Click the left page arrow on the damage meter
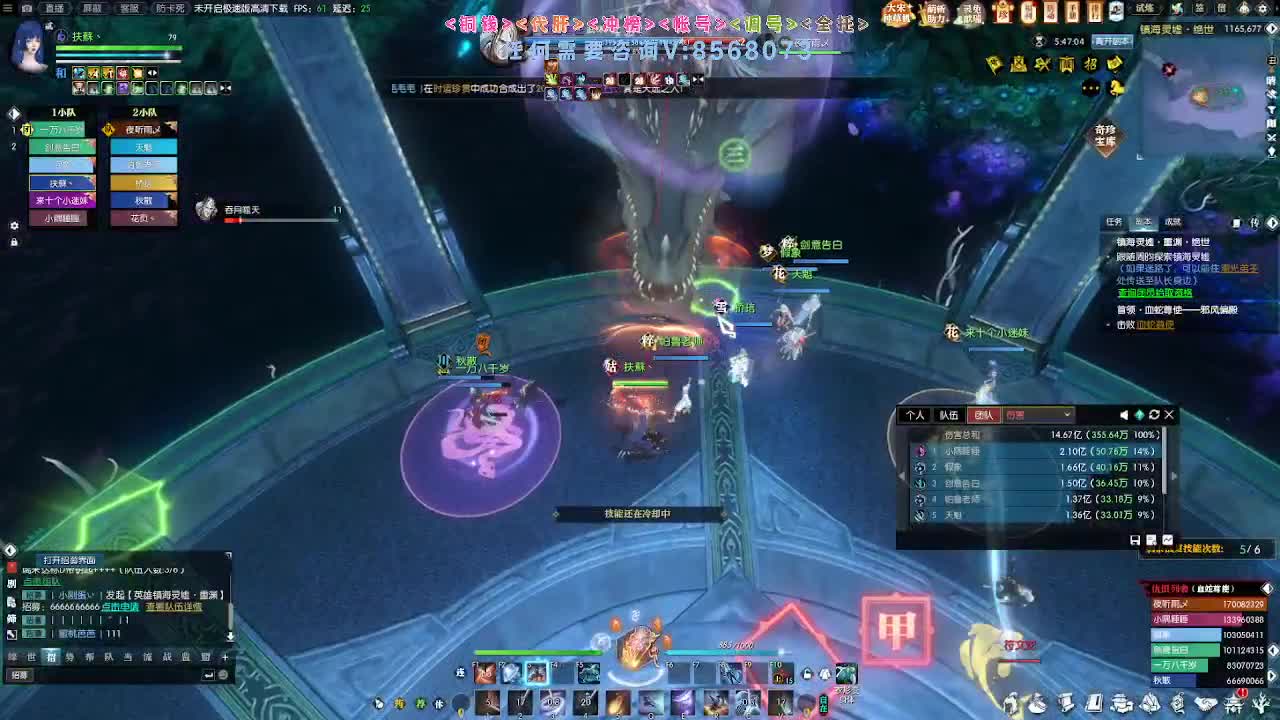Screen dimensions: 1280x720 click(x=902, y=475)
